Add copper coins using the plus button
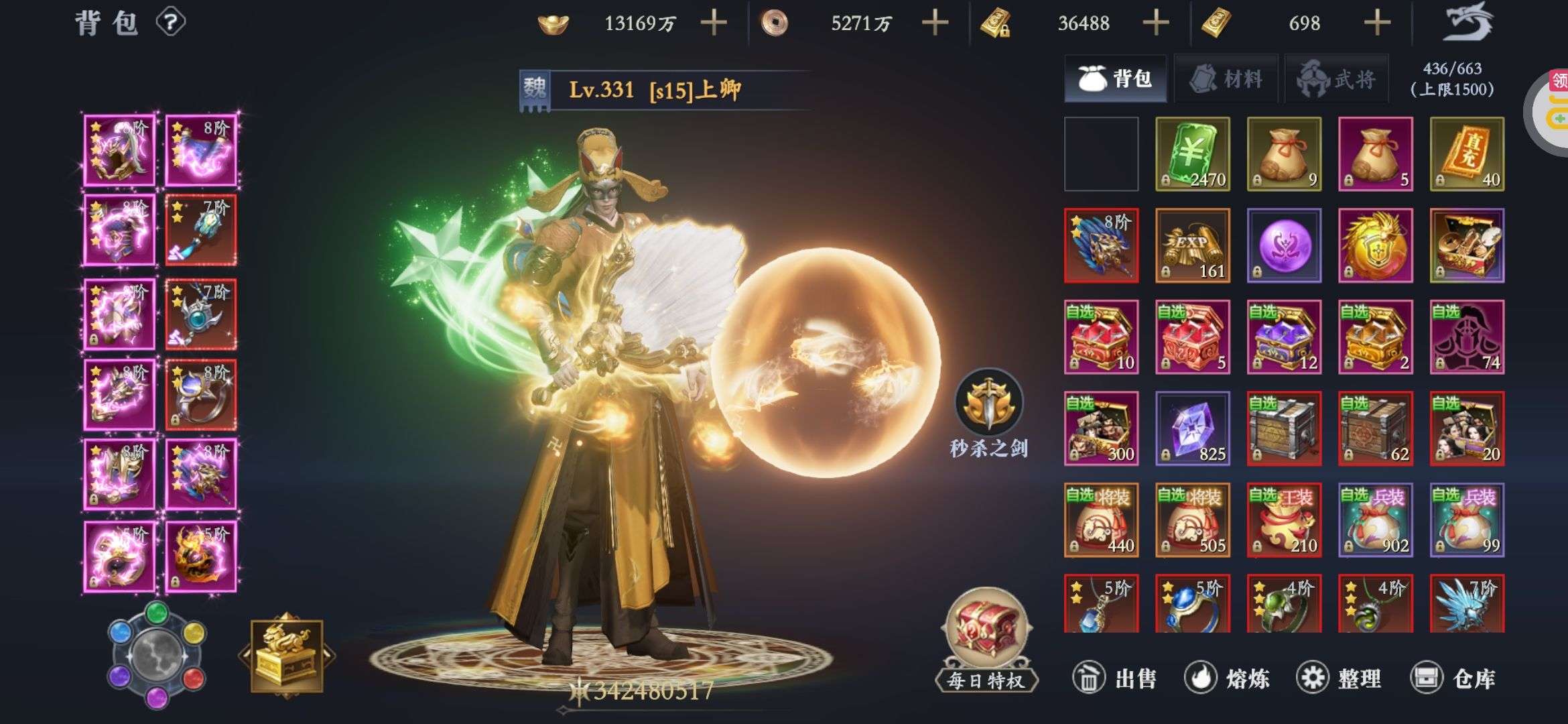 (x=935, y=23)
